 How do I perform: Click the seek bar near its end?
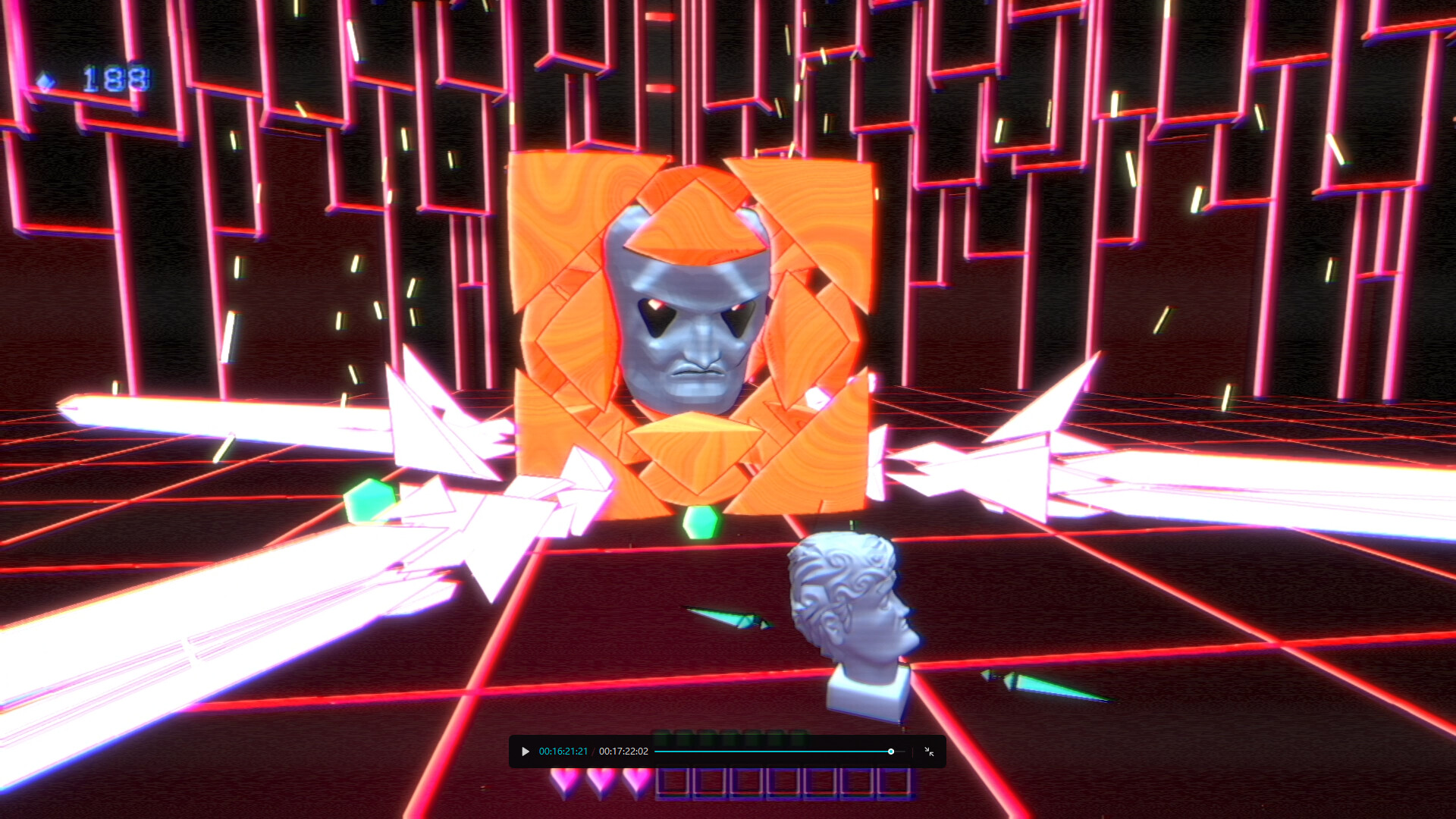point(872,752)
